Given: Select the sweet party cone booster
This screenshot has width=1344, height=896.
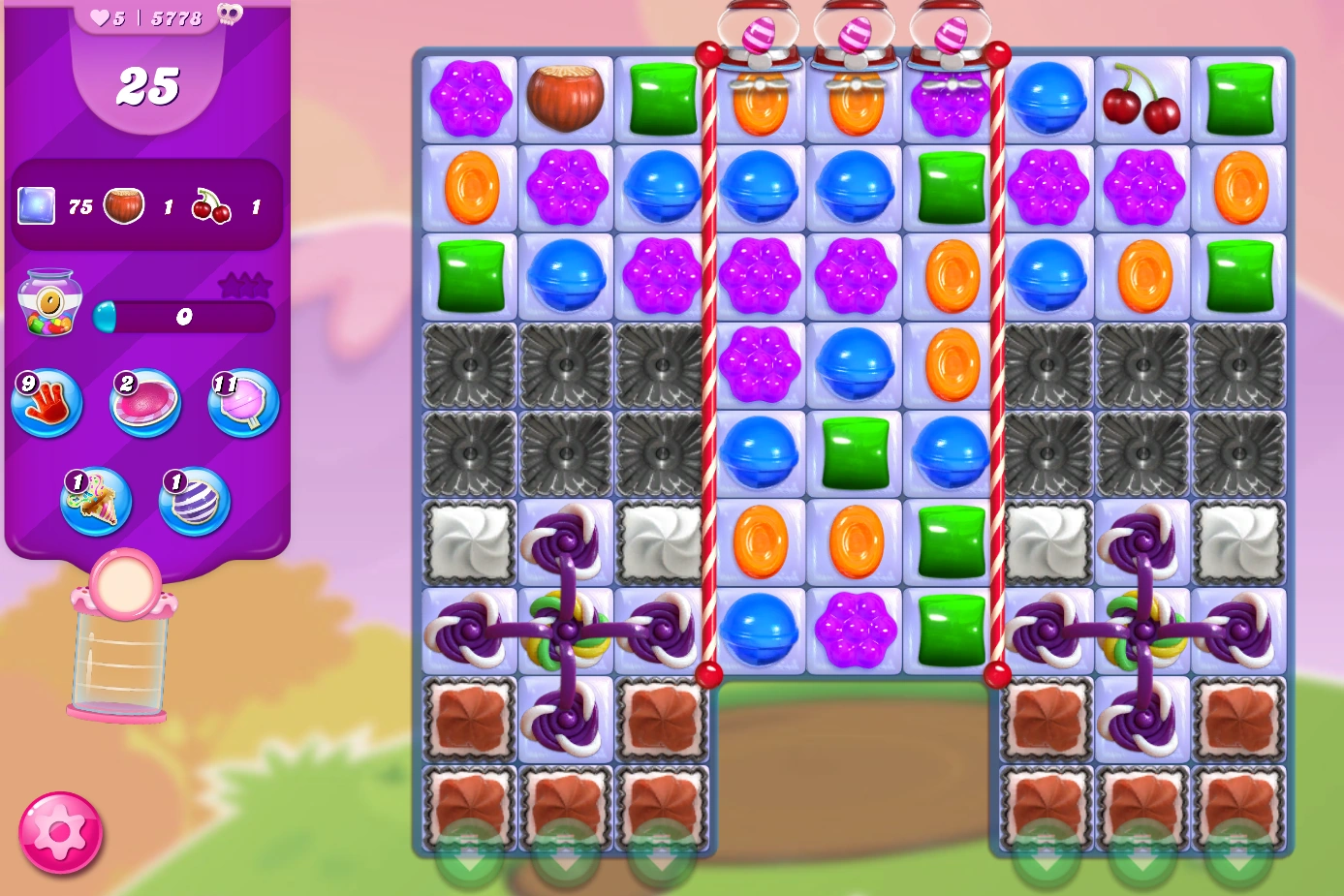Looking at the screenshot, I should [x=94, y=500].
